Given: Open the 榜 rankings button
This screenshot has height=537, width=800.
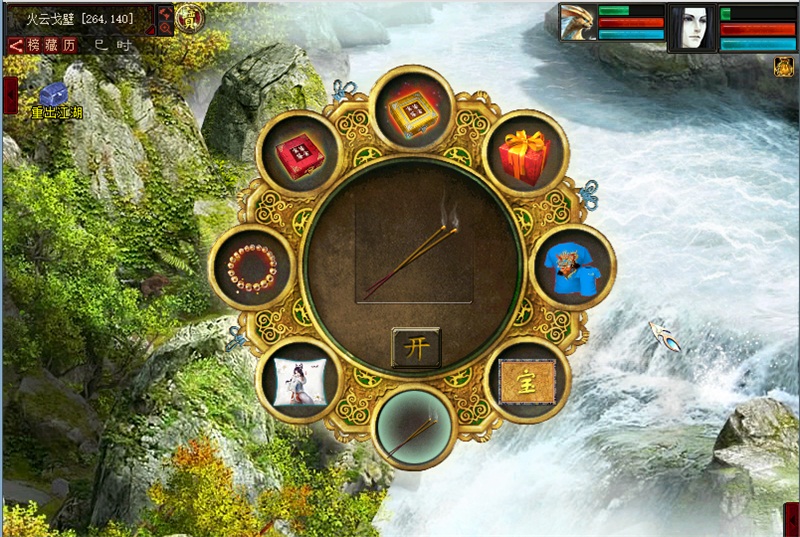Looking at the screenshot, I should coord(37,46).
